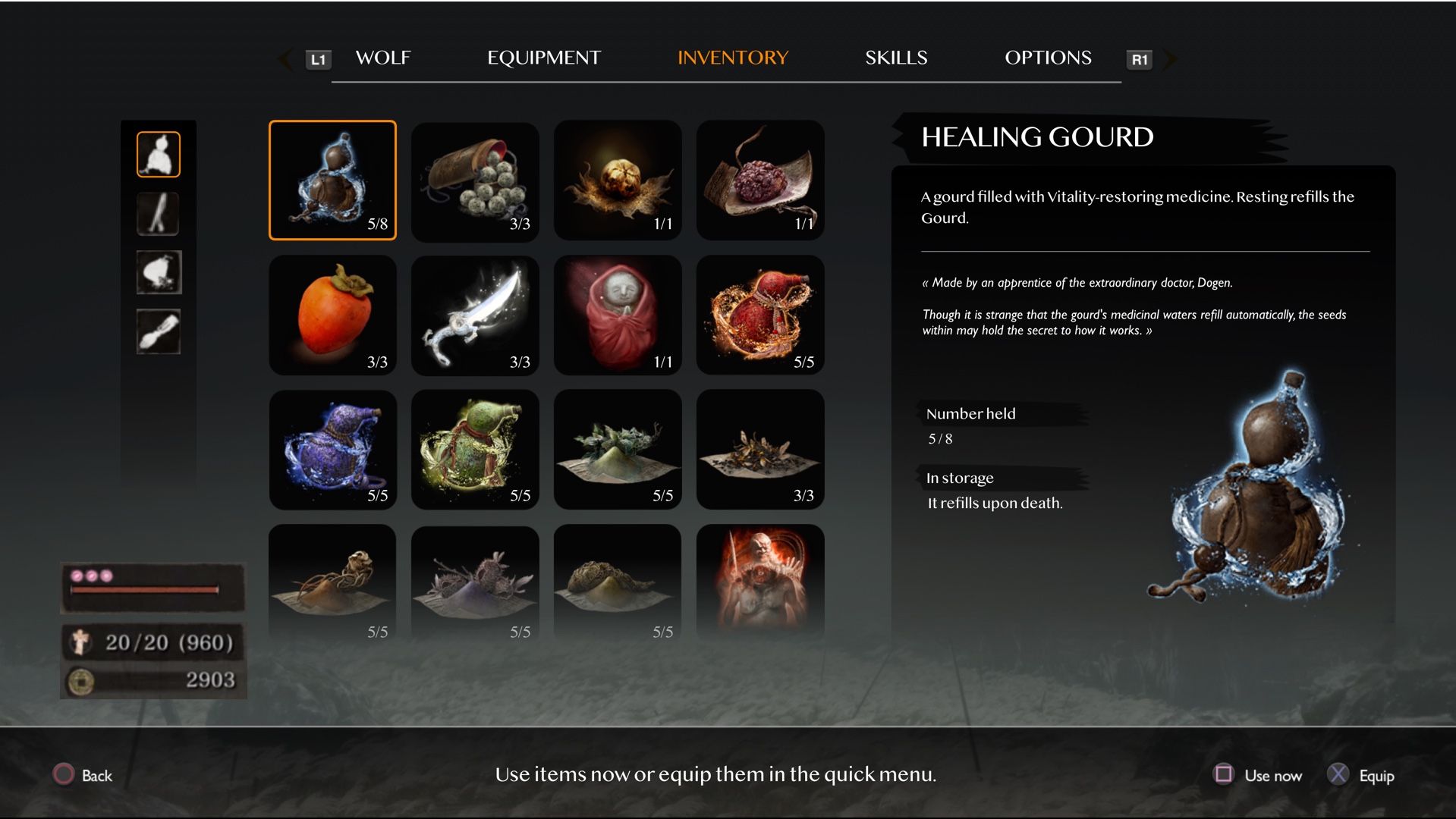Select the Inventory tab
Viewport: 1456px width, 819px height.
click(x=732, y=58)
